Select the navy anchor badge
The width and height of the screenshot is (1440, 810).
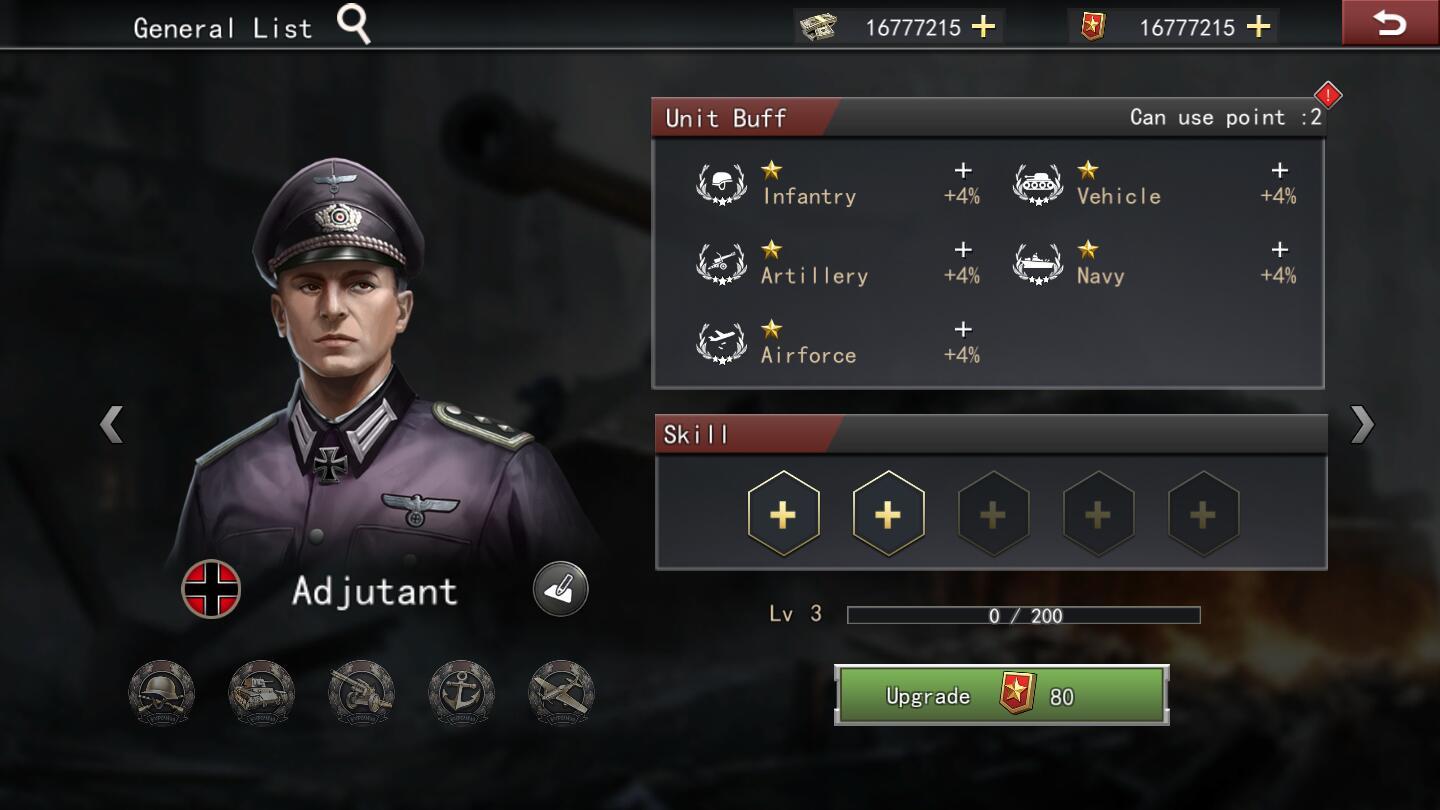[461, 692]
